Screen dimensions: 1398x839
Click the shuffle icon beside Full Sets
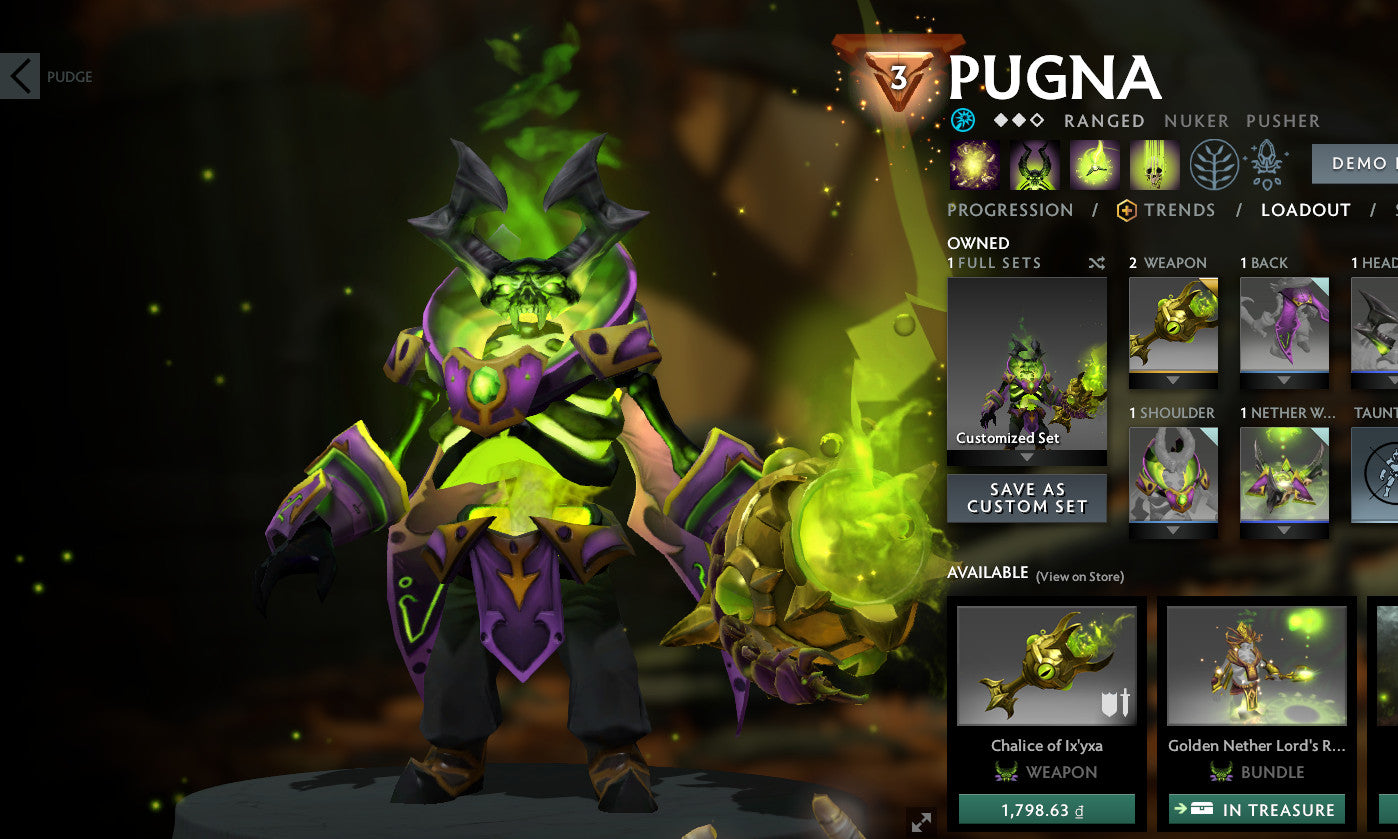point(1095,263)
